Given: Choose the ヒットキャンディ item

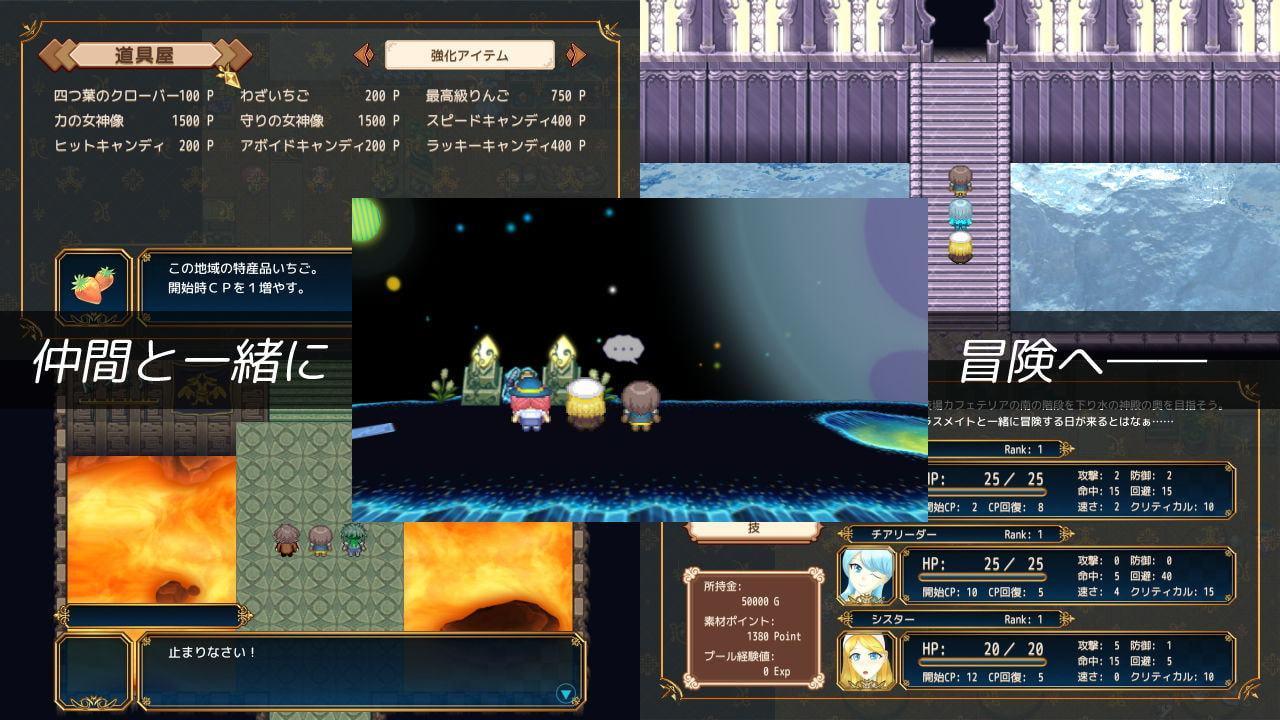Looking at the screenshot, I should point(133,146).
